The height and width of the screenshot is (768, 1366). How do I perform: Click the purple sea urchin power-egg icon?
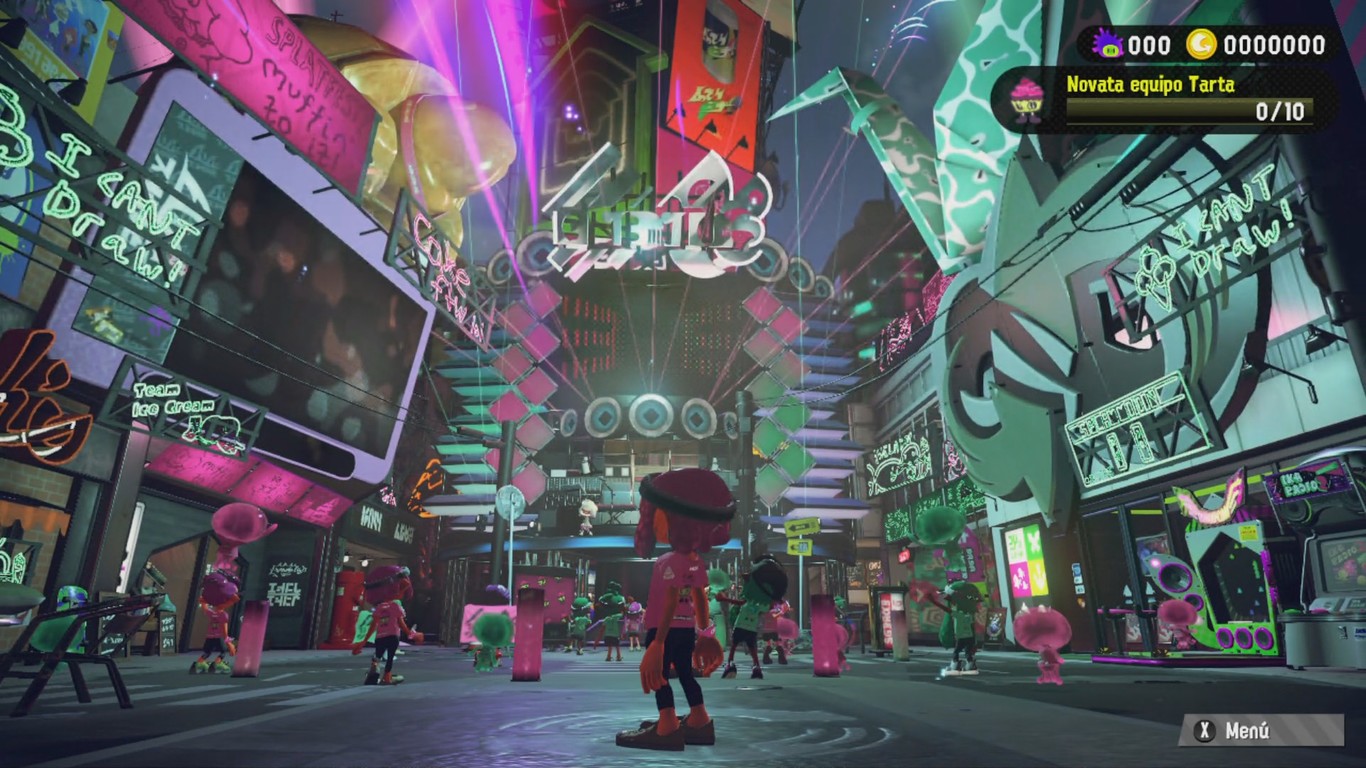pyautogui.click(x=1106, y=44)
